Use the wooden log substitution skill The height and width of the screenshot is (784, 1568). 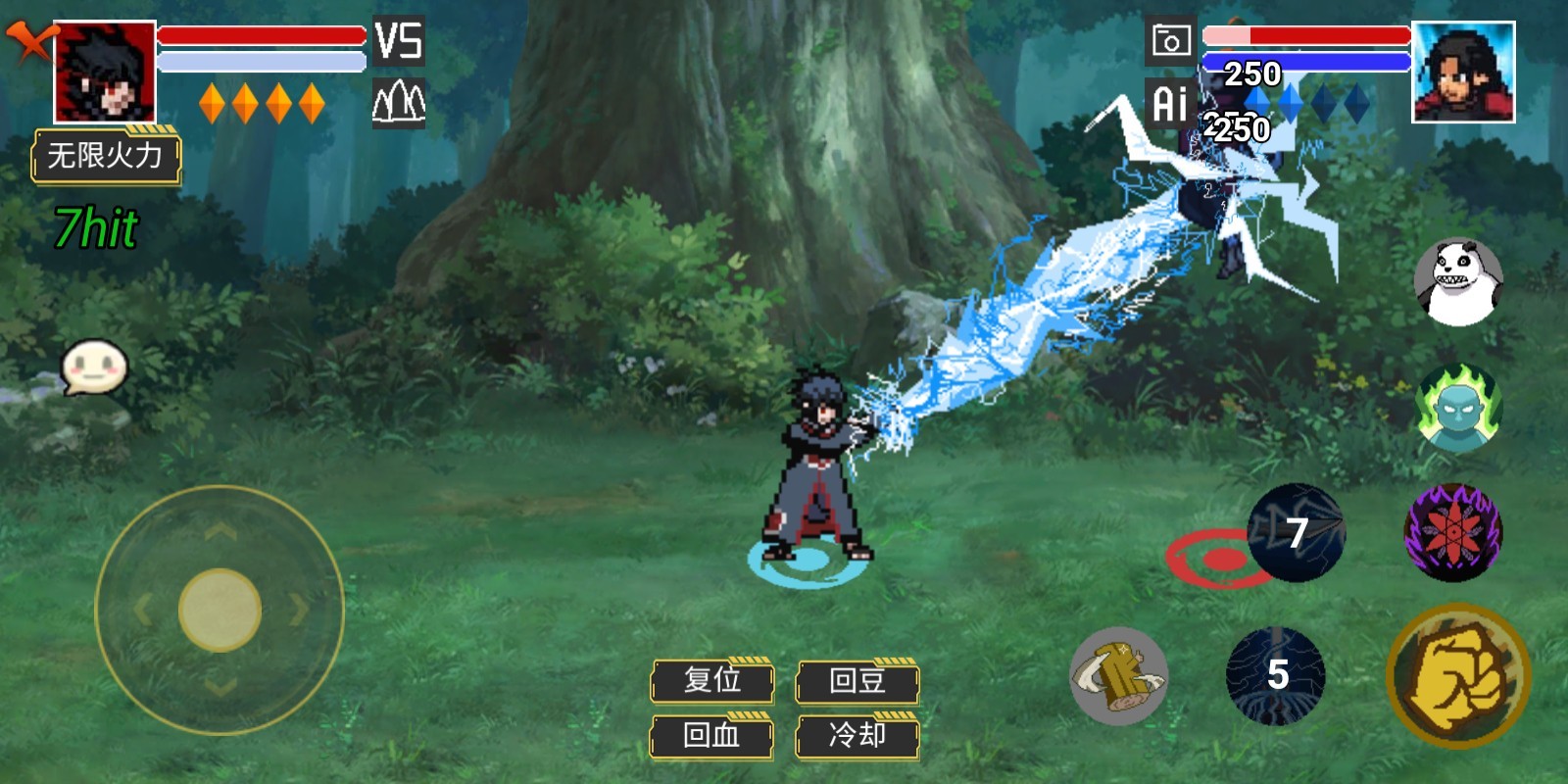1118,676
